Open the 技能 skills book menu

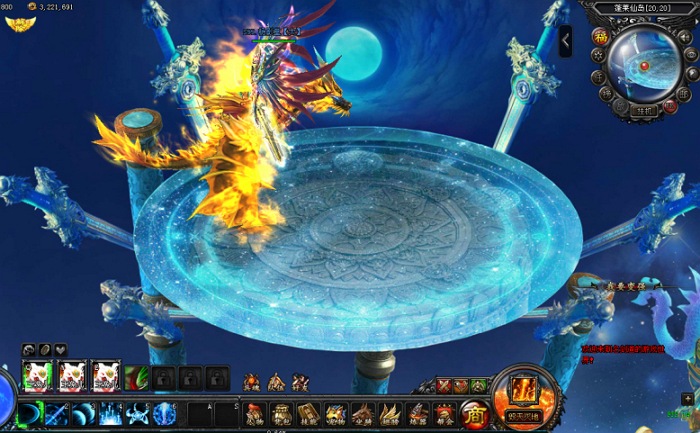pos(309,413)
